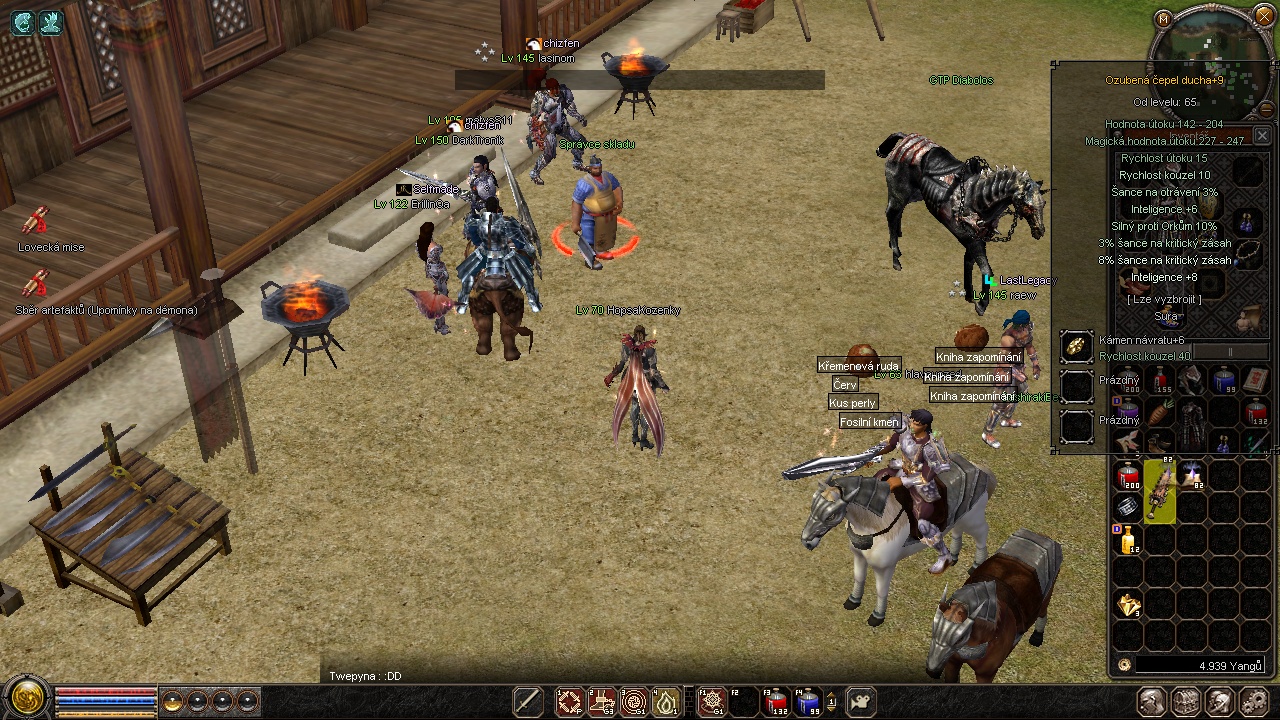Open the large map with the M button
The width and height of the screenshot is (1280, 720).
pyautogui.click(x=1163, y=18)
